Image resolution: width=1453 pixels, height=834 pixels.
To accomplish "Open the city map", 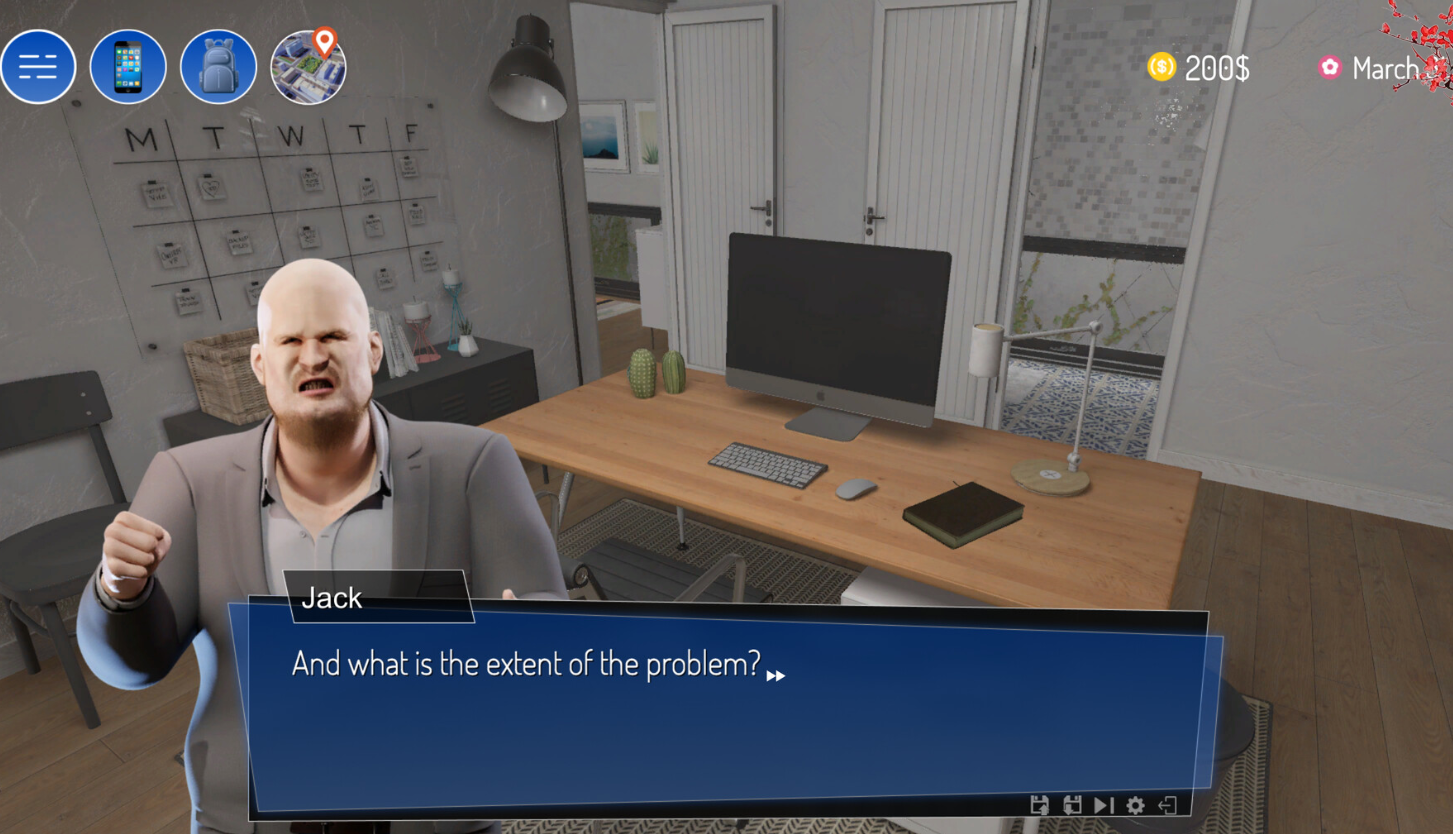I will (308, 68).
